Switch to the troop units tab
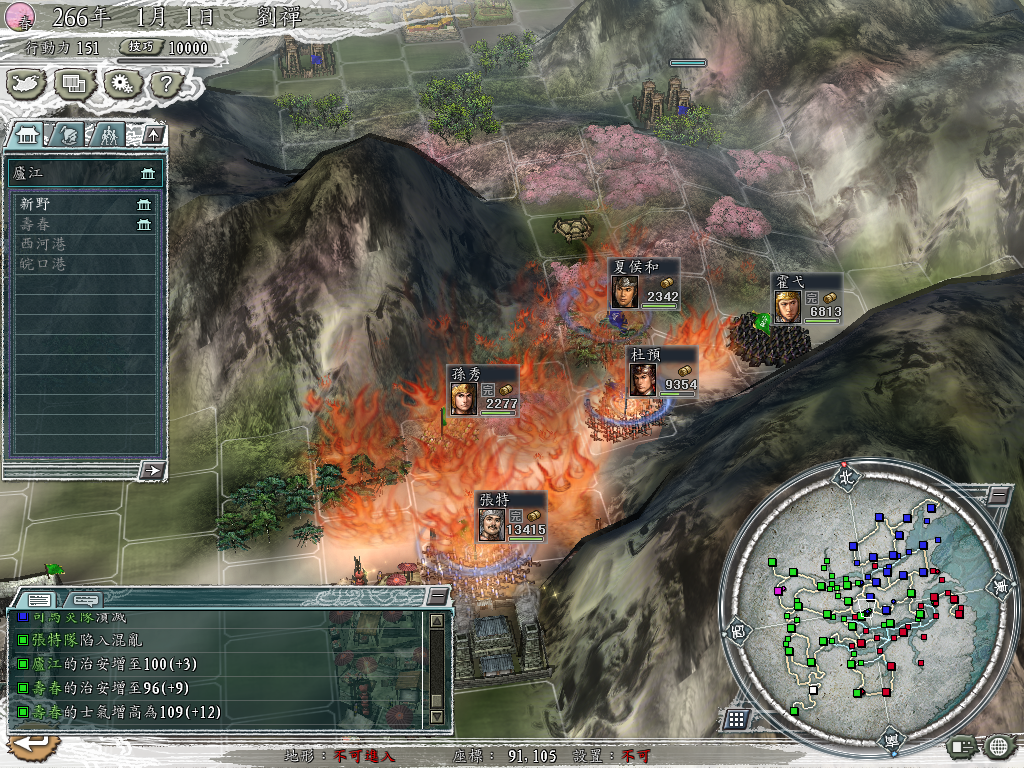The image size is (1024, 768). pyautogui.click(x=110, y=133)
